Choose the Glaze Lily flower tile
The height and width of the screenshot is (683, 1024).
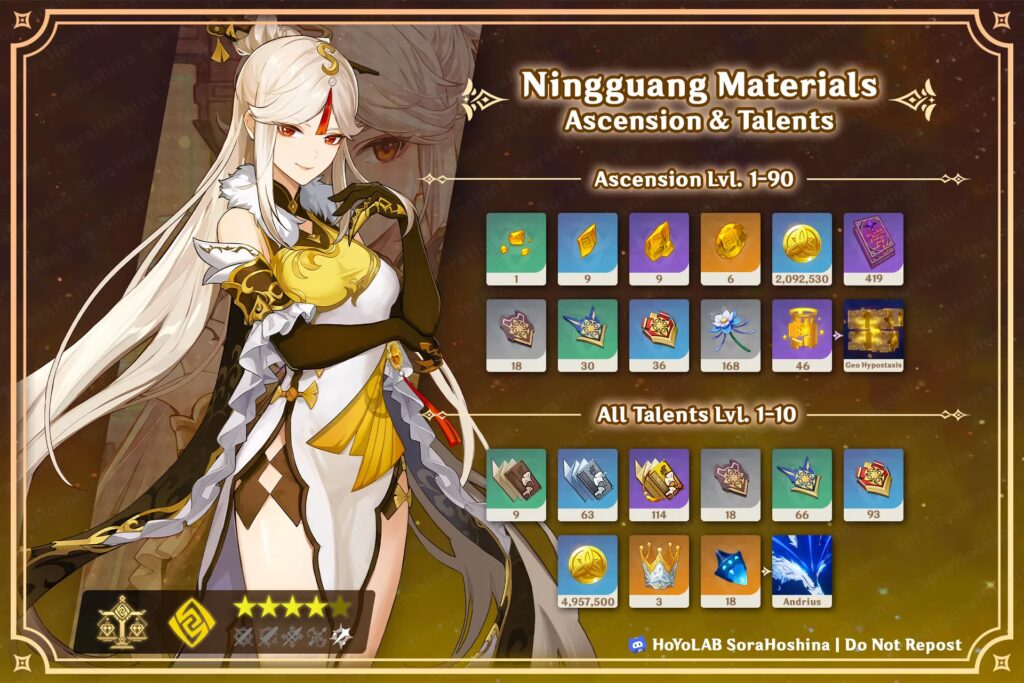730,335
